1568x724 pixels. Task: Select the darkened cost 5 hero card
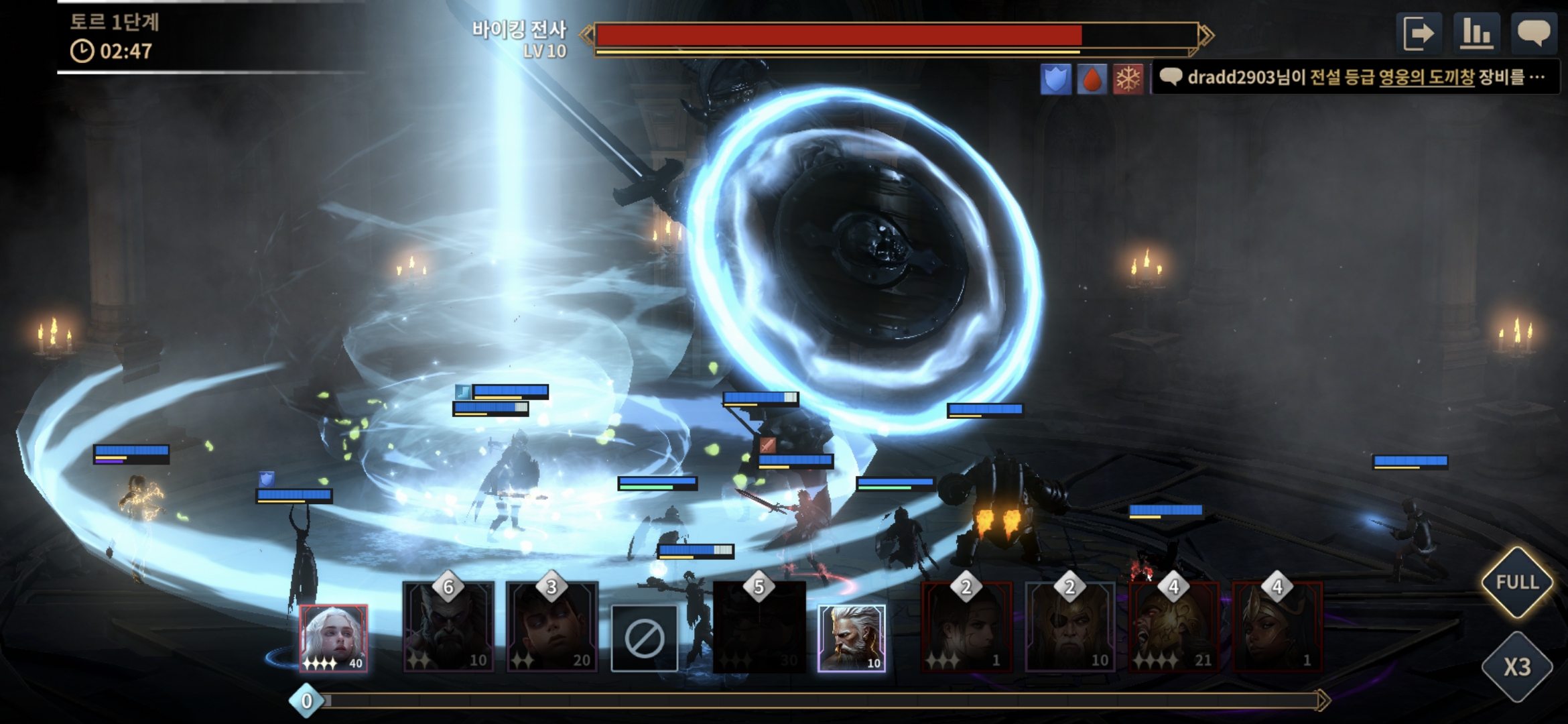click(x=759, y=627)
